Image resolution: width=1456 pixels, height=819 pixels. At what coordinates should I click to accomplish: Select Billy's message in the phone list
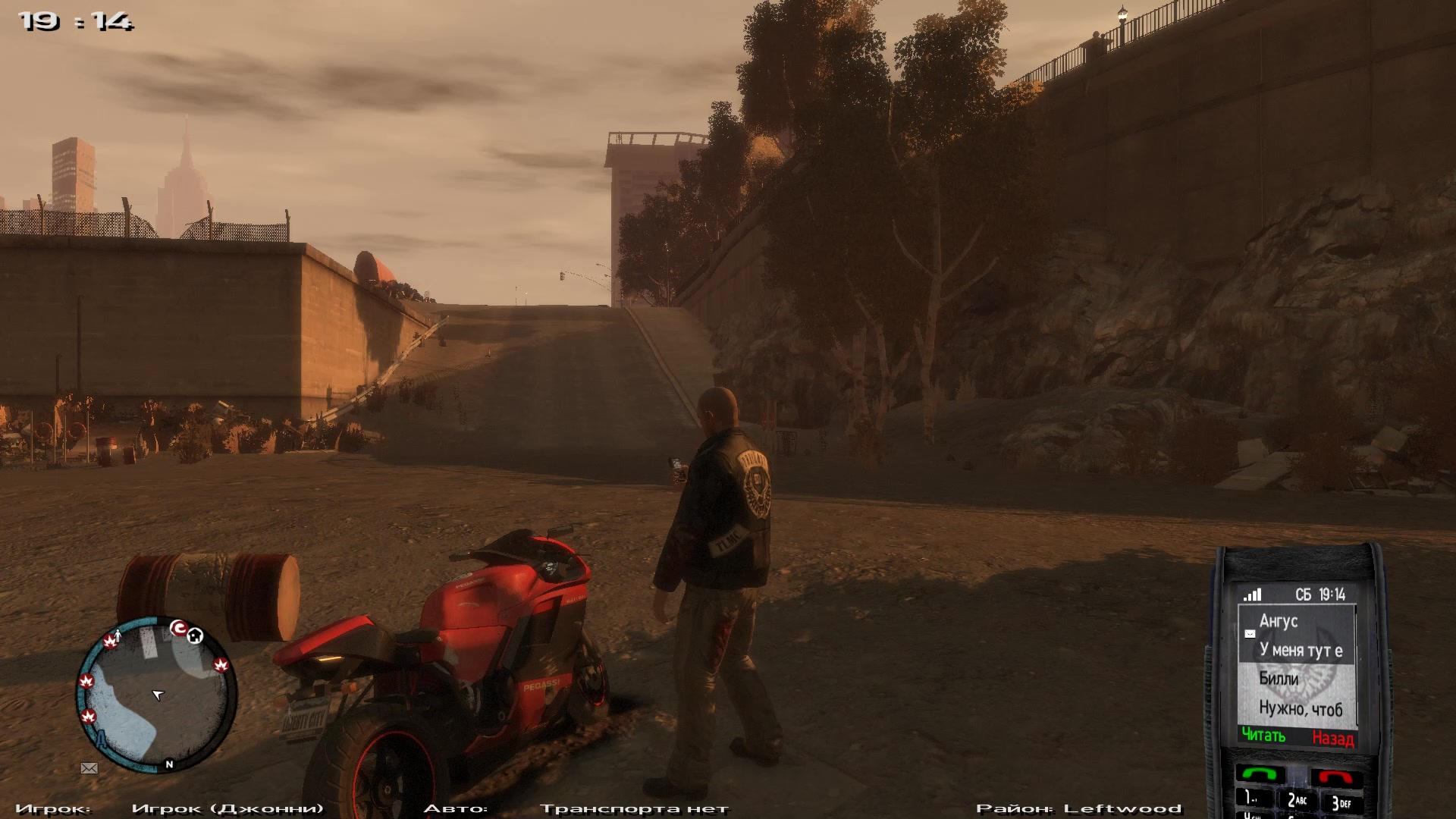tap(1297, 694)
